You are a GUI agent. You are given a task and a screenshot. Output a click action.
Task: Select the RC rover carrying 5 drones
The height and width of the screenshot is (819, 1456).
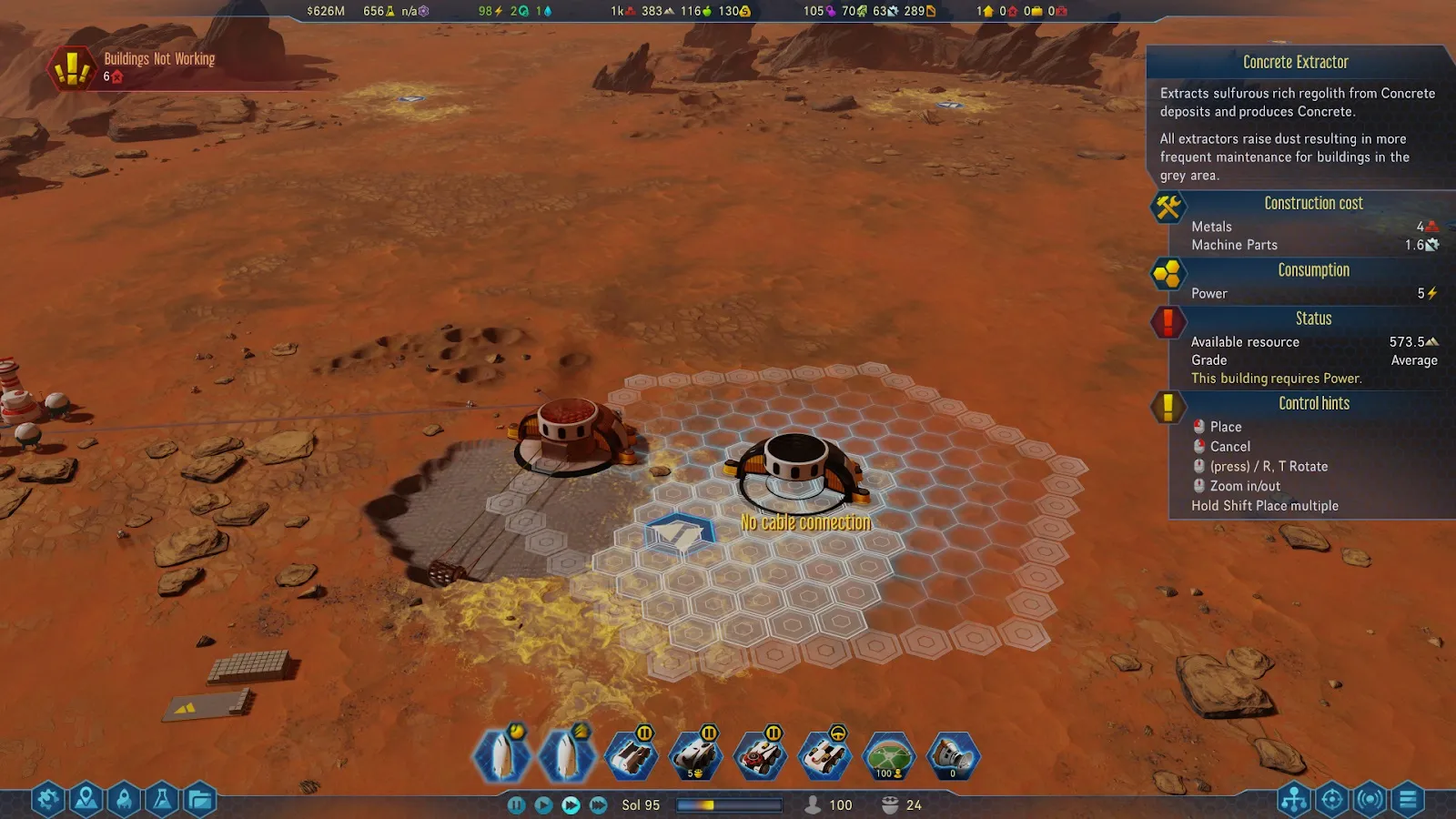(x=695, y=756)
